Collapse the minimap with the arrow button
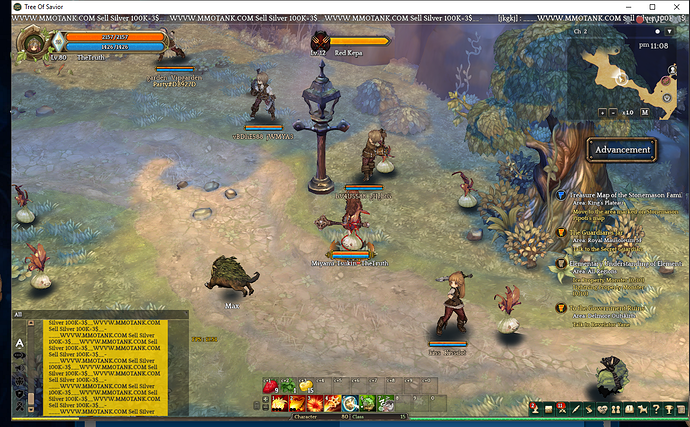The height and width of the screenshot is (427, 690). point(672,32)
